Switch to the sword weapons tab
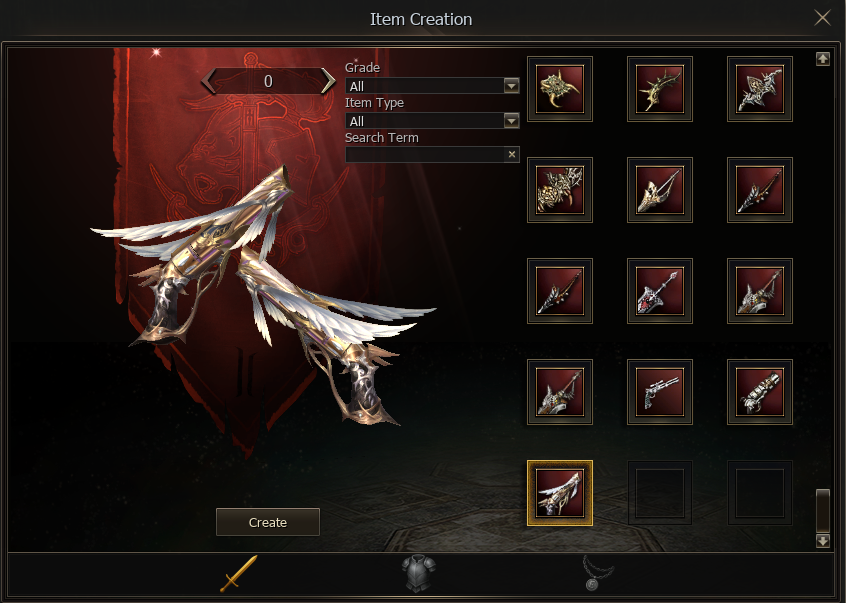 (239, 573)
